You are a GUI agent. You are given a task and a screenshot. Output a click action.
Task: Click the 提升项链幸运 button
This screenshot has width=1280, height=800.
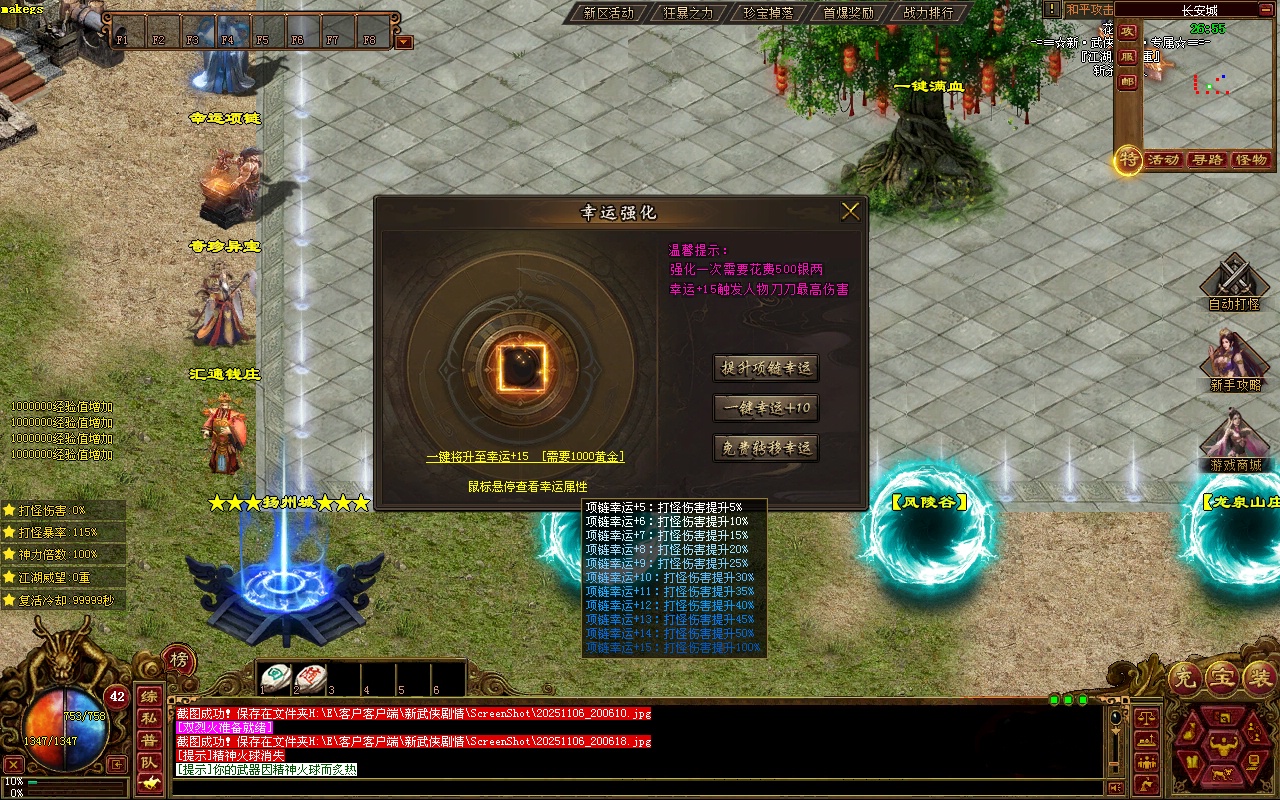[x=766, y=368]
